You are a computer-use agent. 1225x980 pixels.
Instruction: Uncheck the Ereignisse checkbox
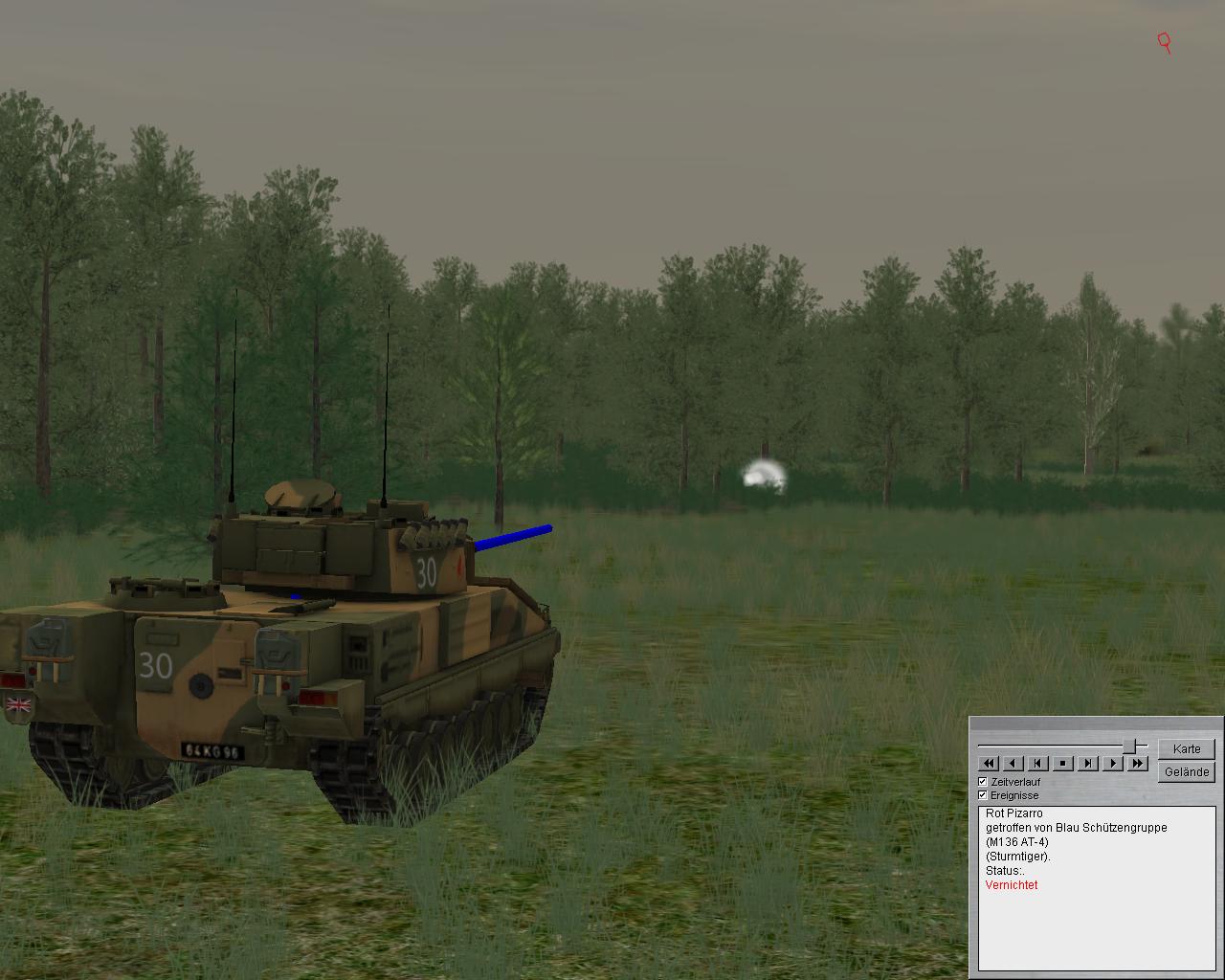coord(983,795)
